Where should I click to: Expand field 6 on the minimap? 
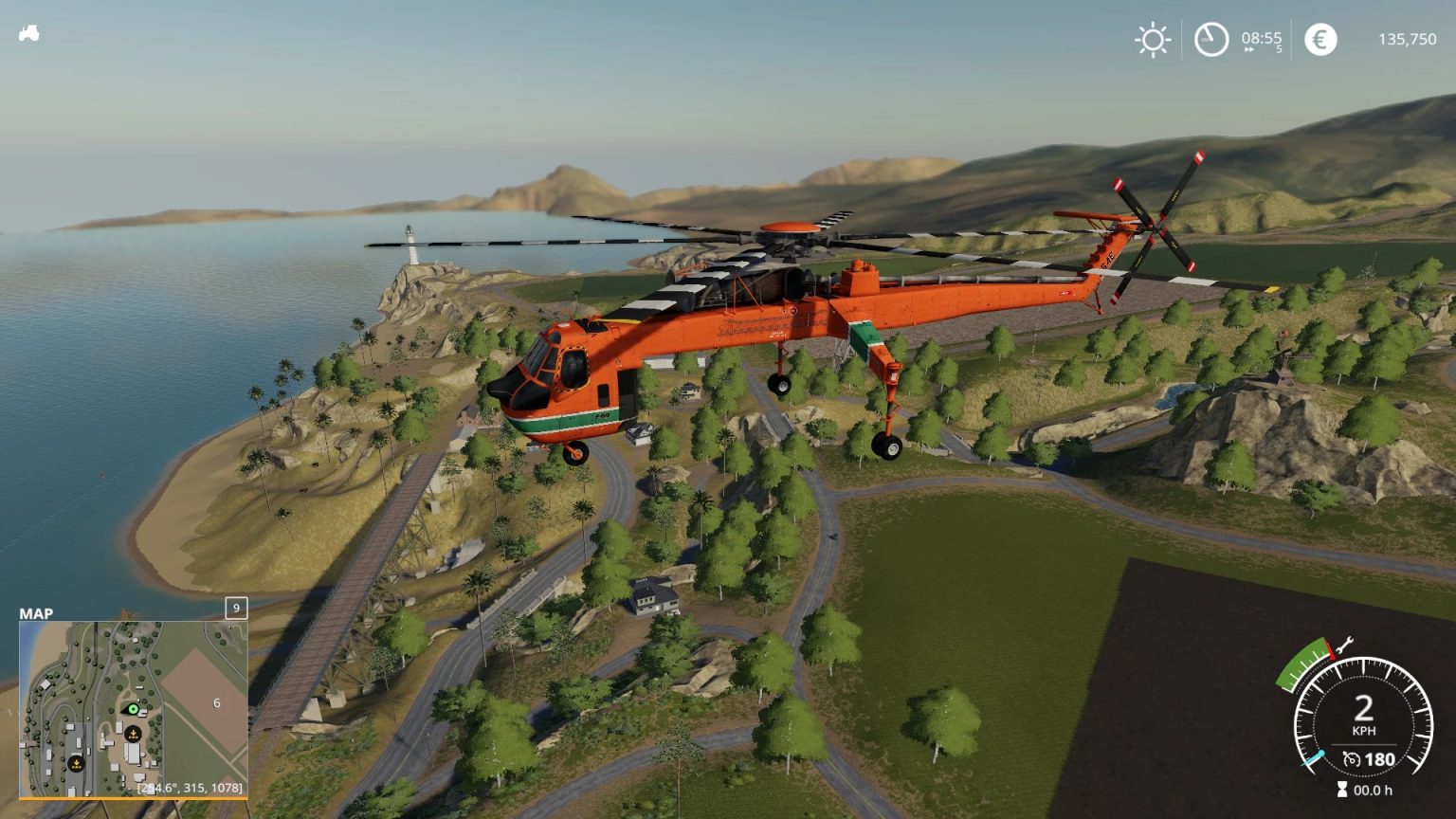(x=216, y=702)
